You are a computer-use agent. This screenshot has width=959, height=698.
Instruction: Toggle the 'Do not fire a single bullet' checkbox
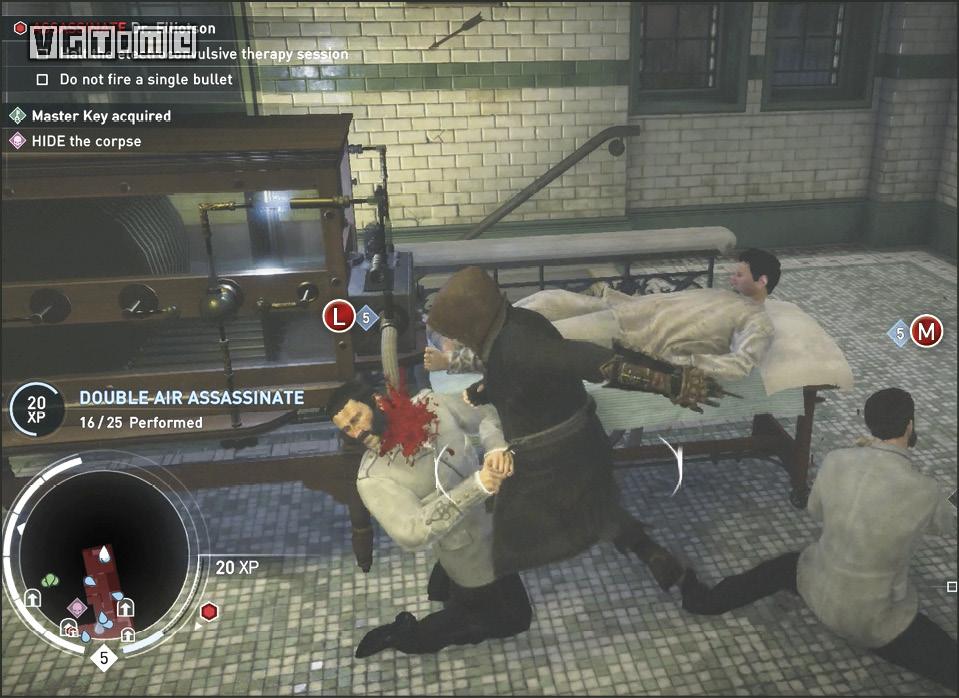pyautogui.click(x=42, y=79)
